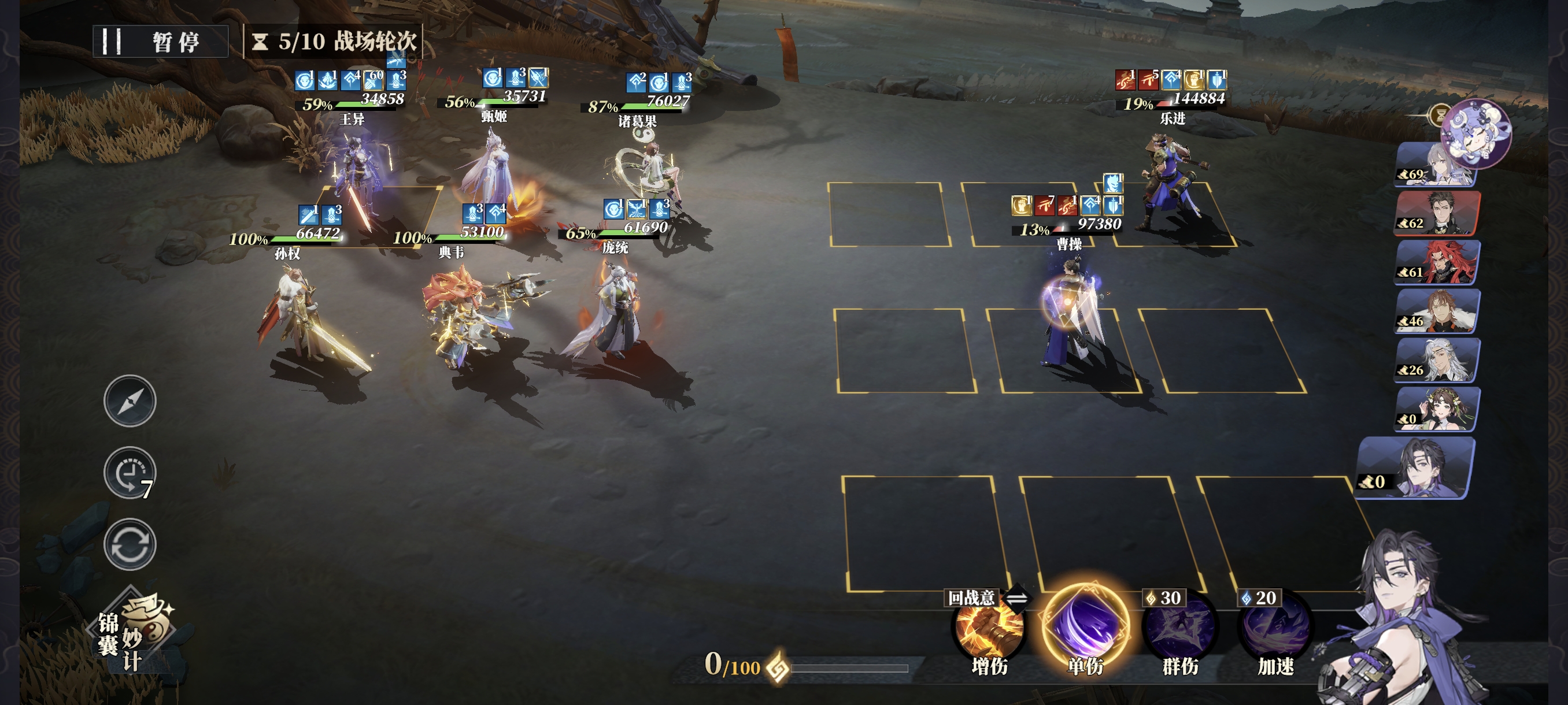Toggle the clock speed button showing 7

point(130,473)
